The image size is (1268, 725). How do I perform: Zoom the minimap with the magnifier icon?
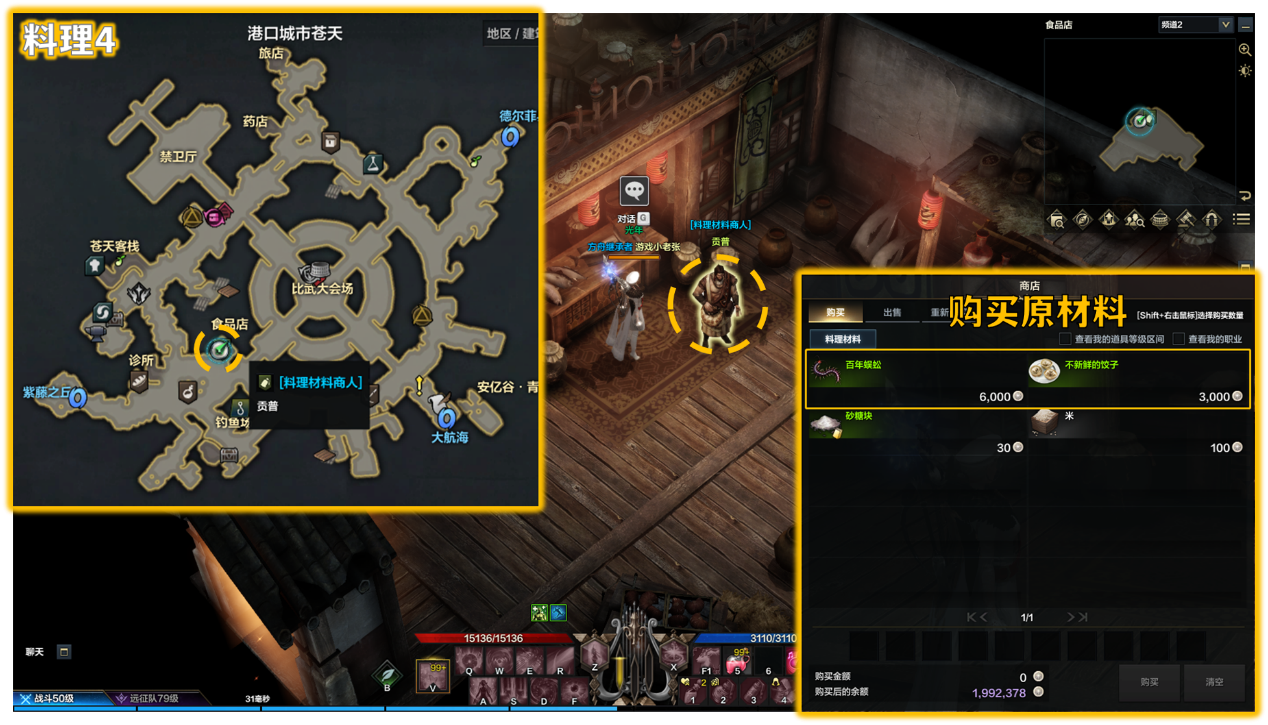tap(1245, 50)
